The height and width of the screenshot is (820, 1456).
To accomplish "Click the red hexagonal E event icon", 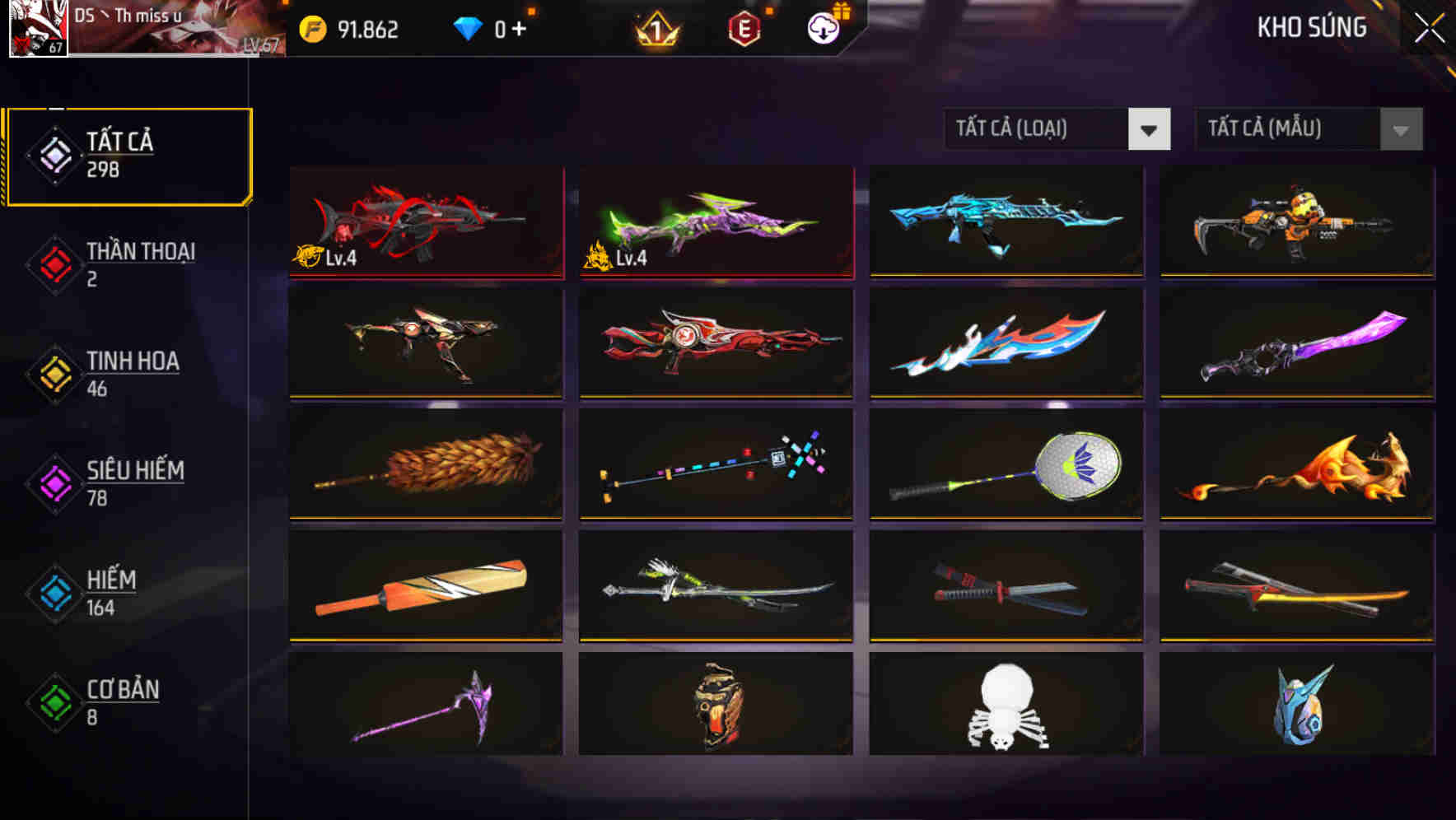I will [742, 30].
